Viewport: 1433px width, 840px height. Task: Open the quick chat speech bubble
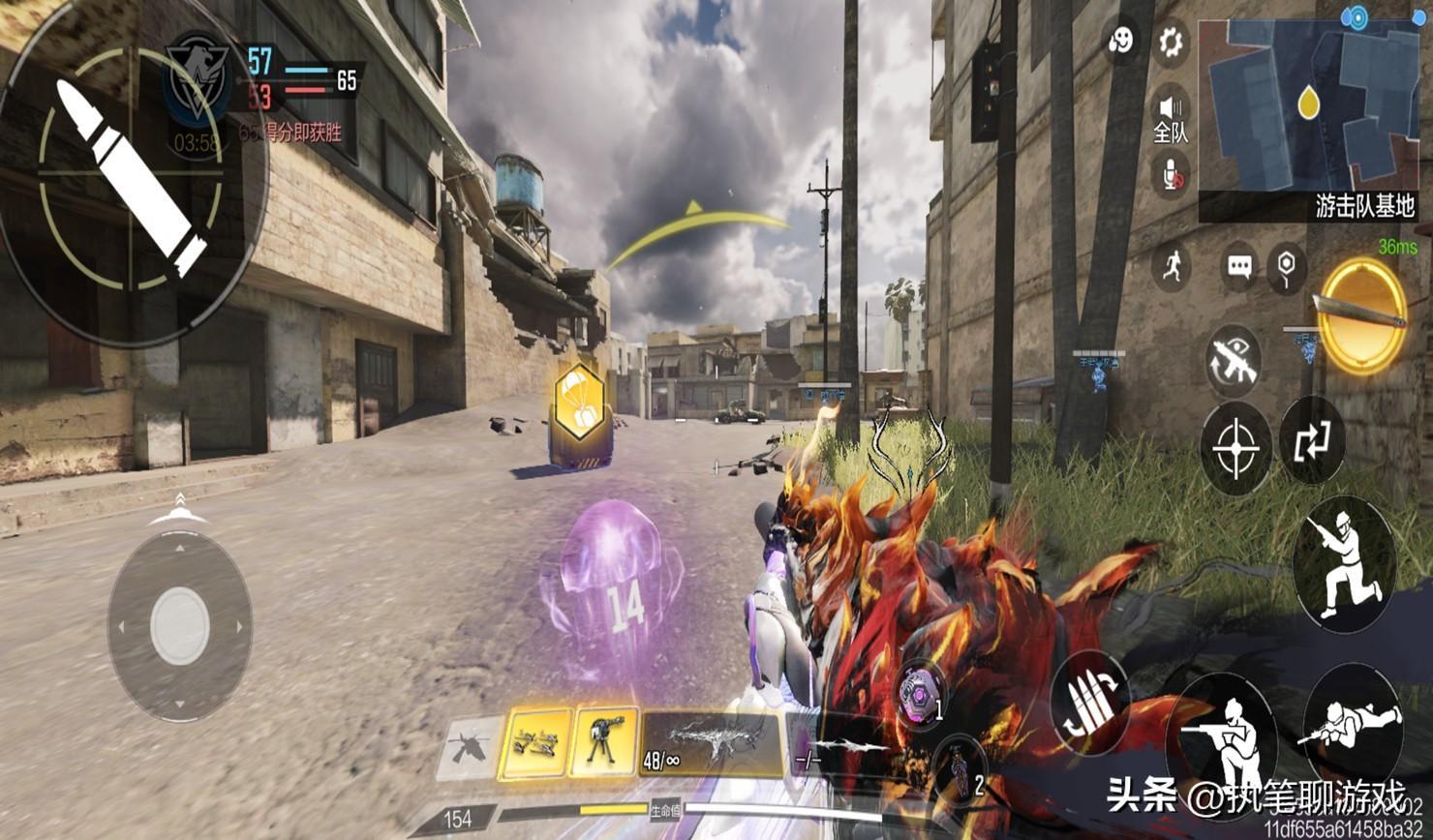[1239, 266]
